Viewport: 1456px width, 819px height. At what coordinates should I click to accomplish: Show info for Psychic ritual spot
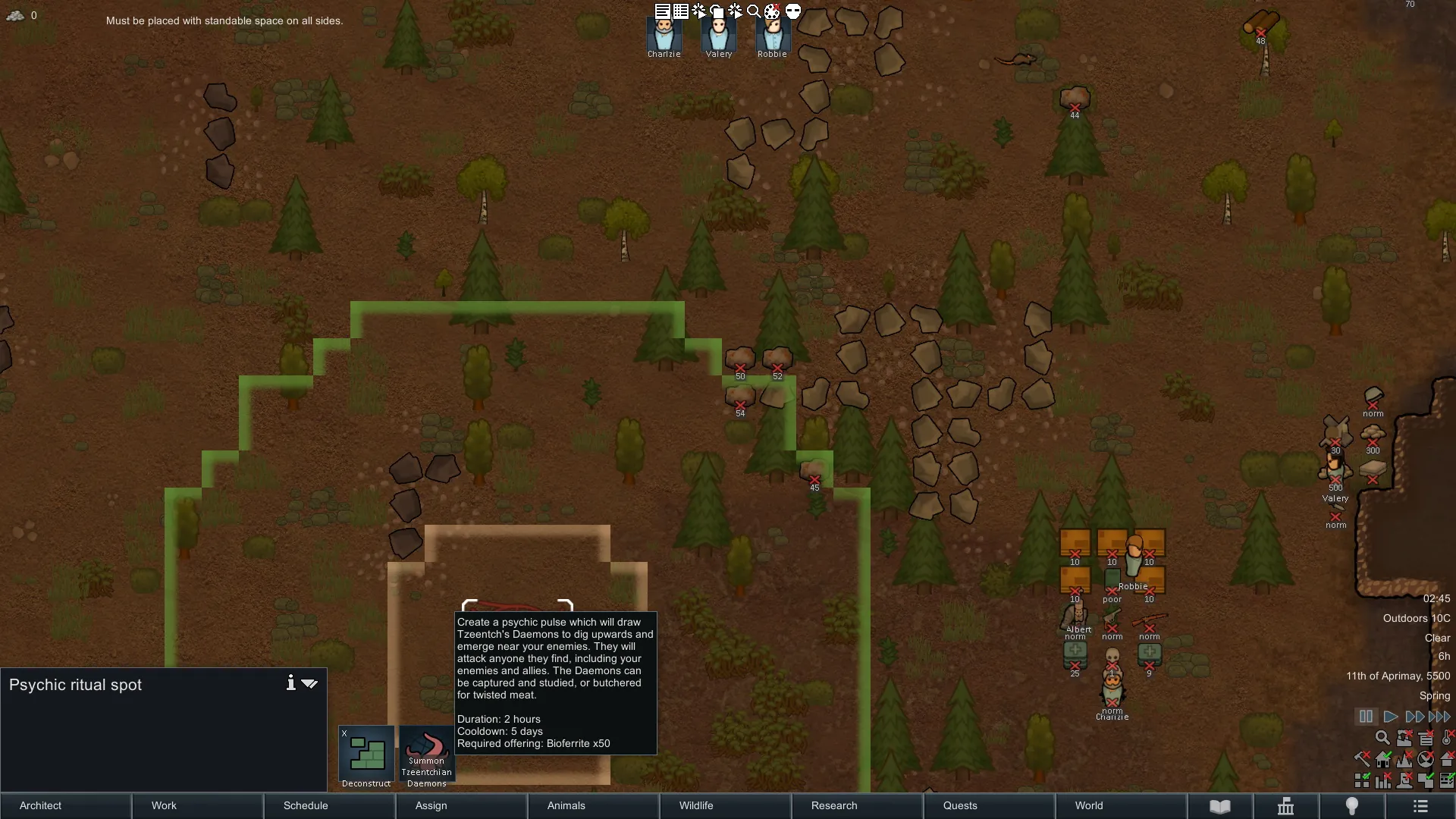290,683
